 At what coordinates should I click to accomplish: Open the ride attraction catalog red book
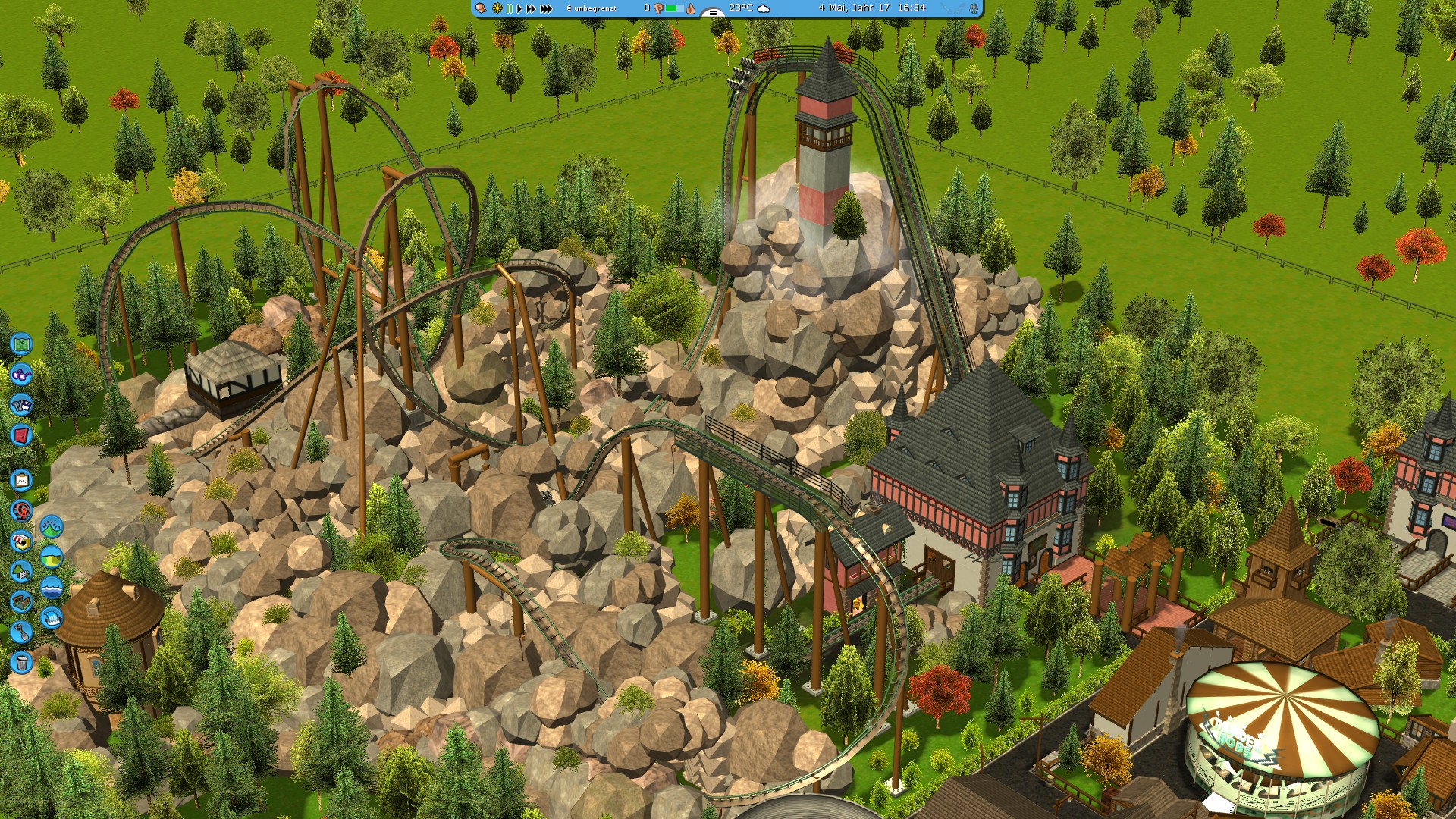tap(21, 434)
